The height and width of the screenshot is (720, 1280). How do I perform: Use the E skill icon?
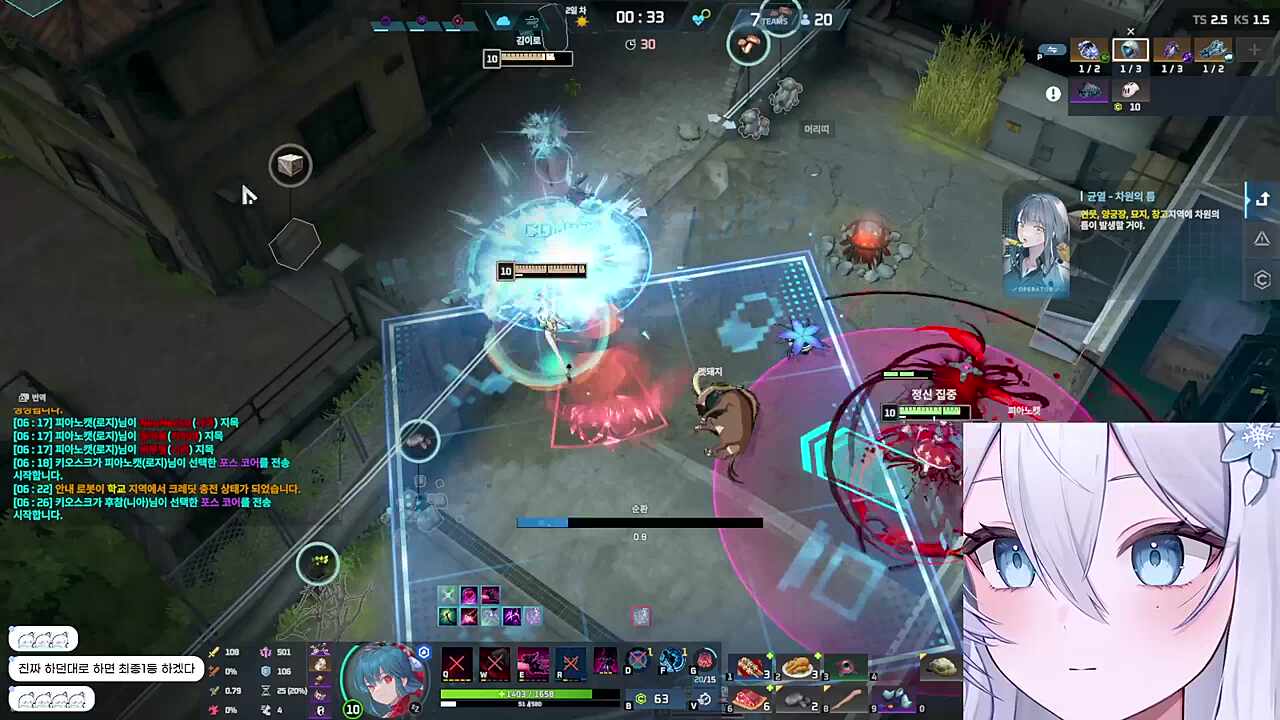532,664
